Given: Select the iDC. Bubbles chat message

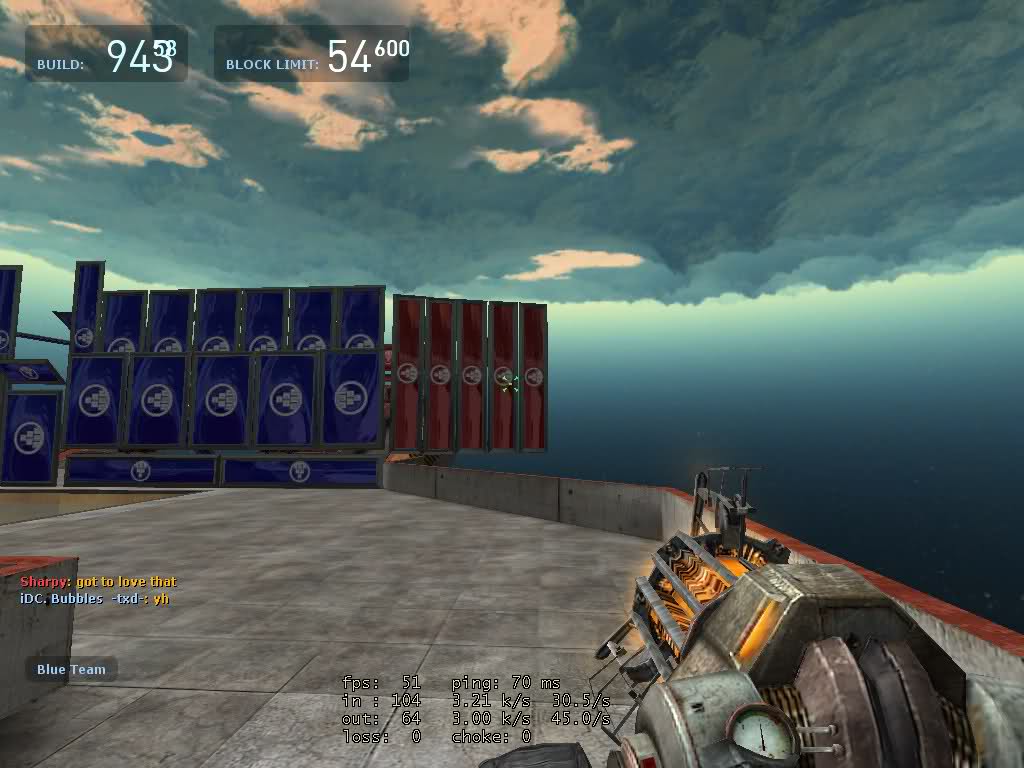Looking at the screenshot, I should coord(94,598).
